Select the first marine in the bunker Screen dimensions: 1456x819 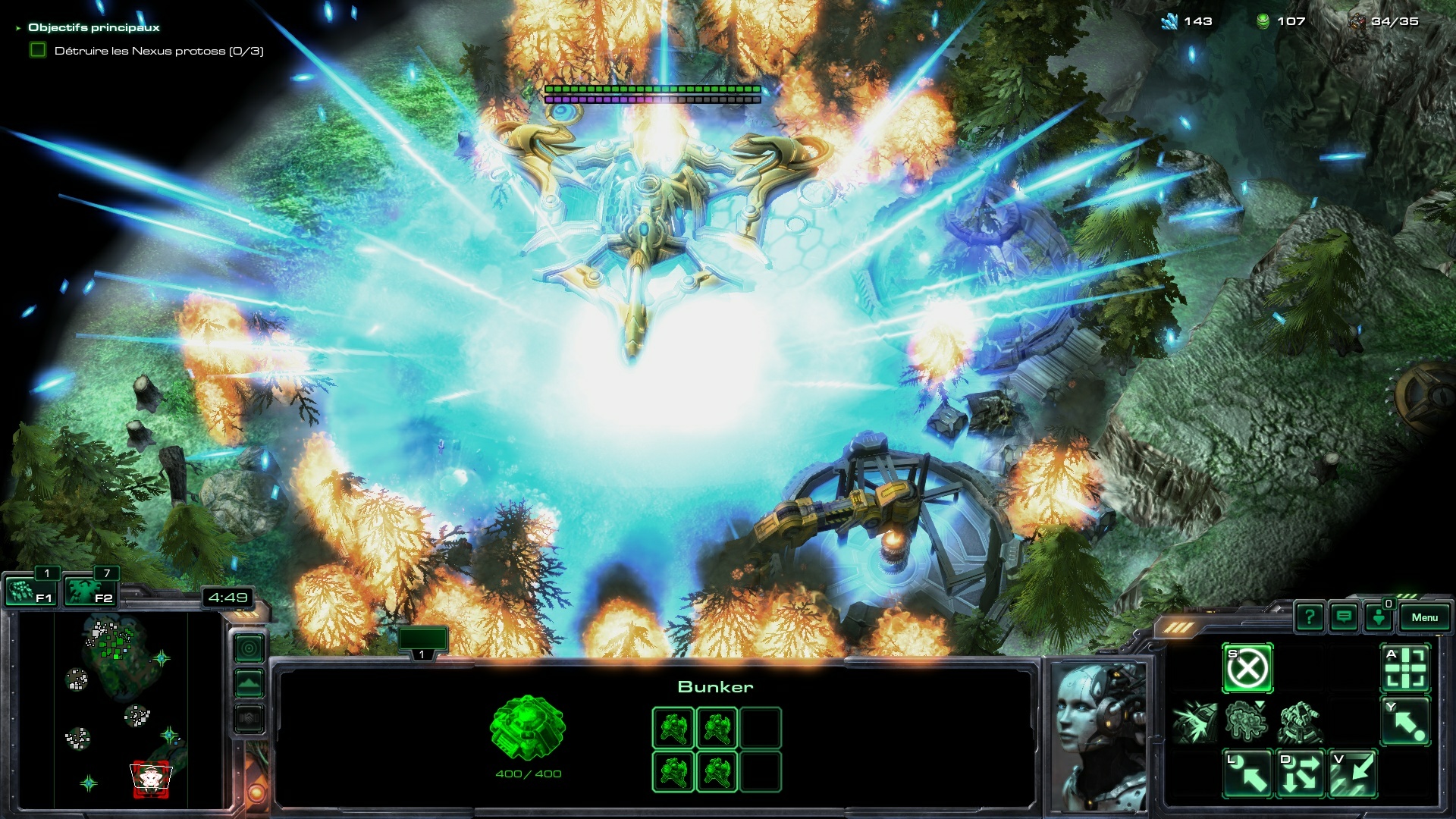(673, 728)
